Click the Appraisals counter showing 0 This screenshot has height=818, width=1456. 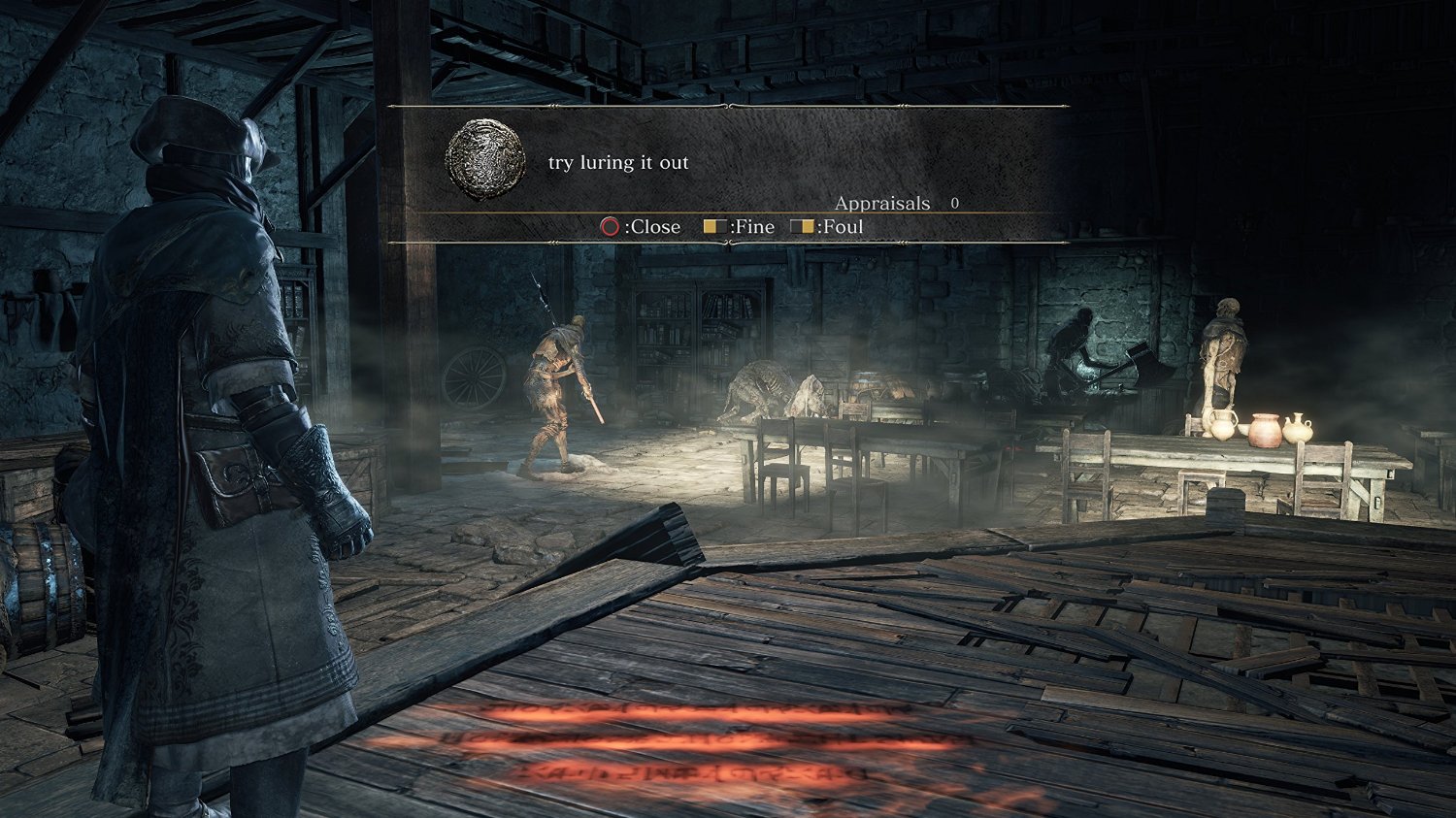tap(903, 204)
